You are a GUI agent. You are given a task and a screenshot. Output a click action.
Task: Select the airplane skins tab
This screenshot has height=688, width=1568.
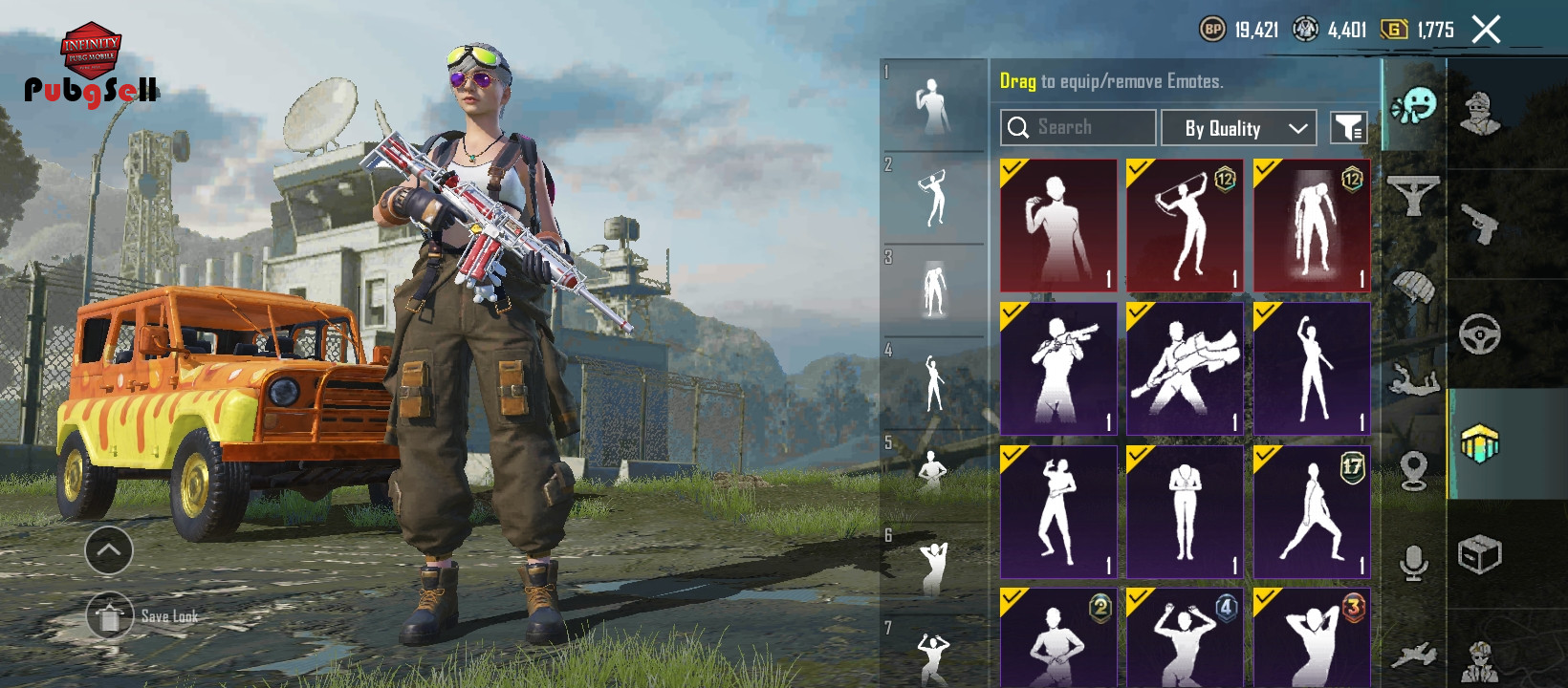coord(1414,656)
